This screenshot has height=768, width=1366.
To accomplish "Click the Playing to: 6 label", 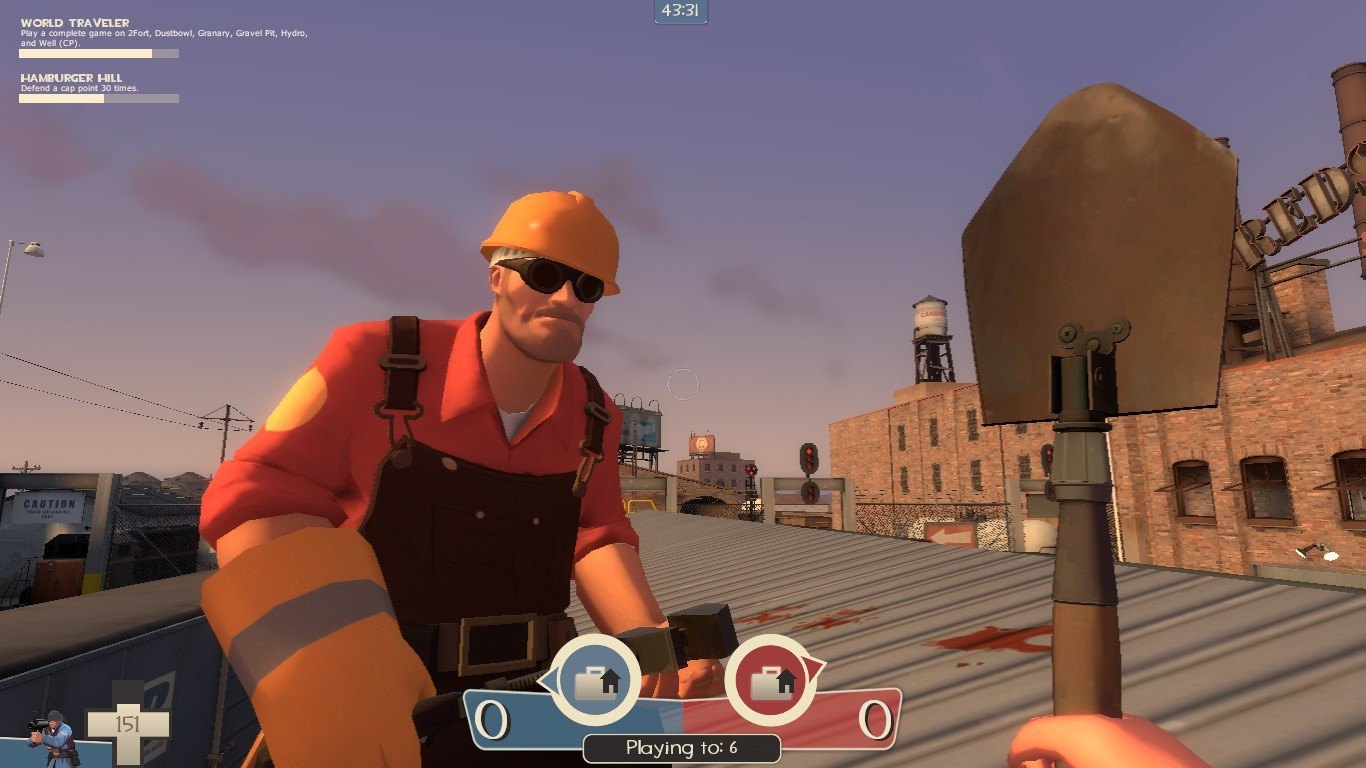I will pos(683,747).
